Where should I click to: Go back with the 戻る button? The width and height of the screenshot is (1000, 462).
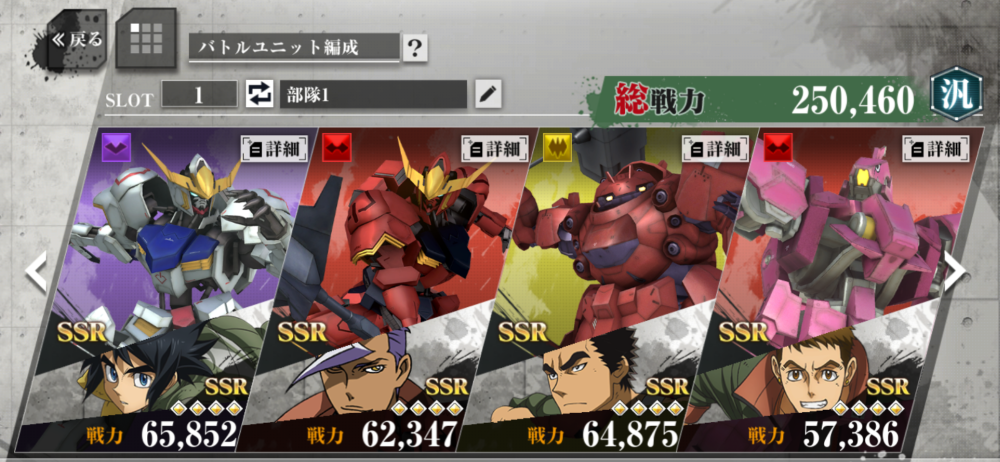(x=76, y=40)
